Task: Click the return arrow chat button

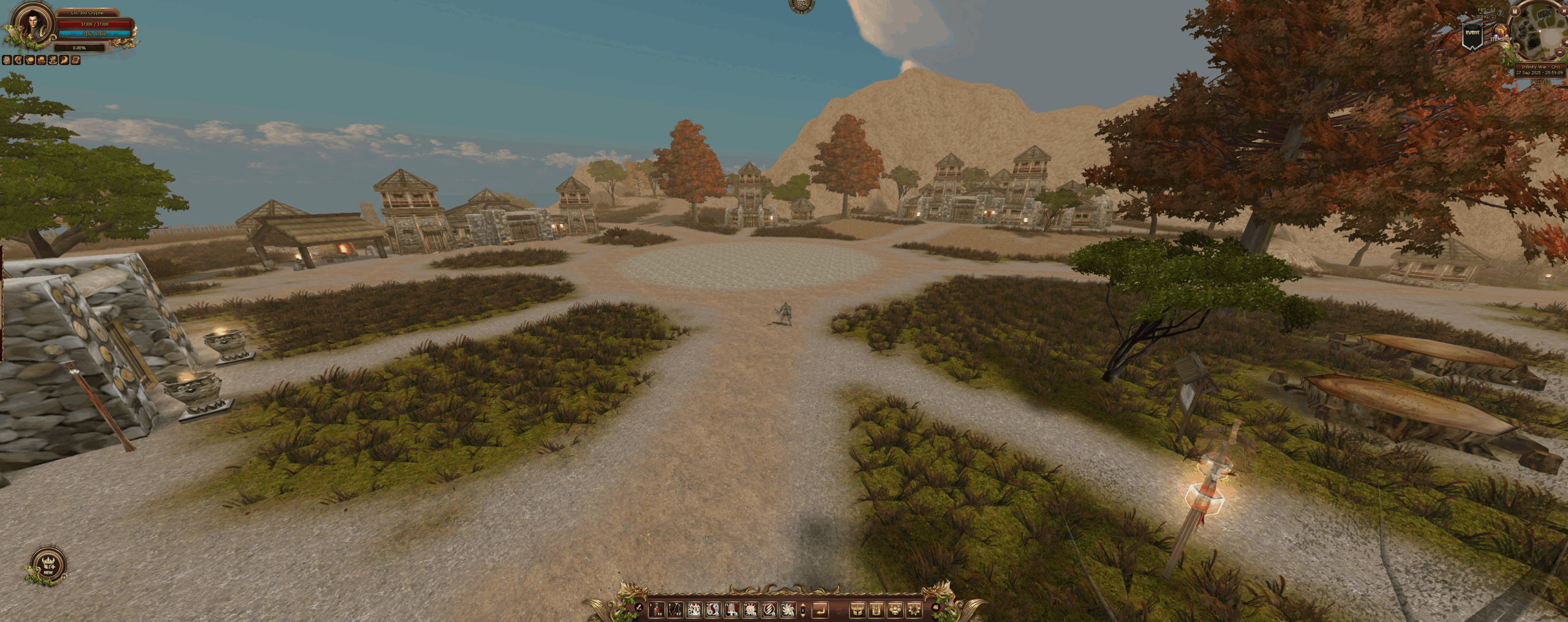Action: point(820,609)
